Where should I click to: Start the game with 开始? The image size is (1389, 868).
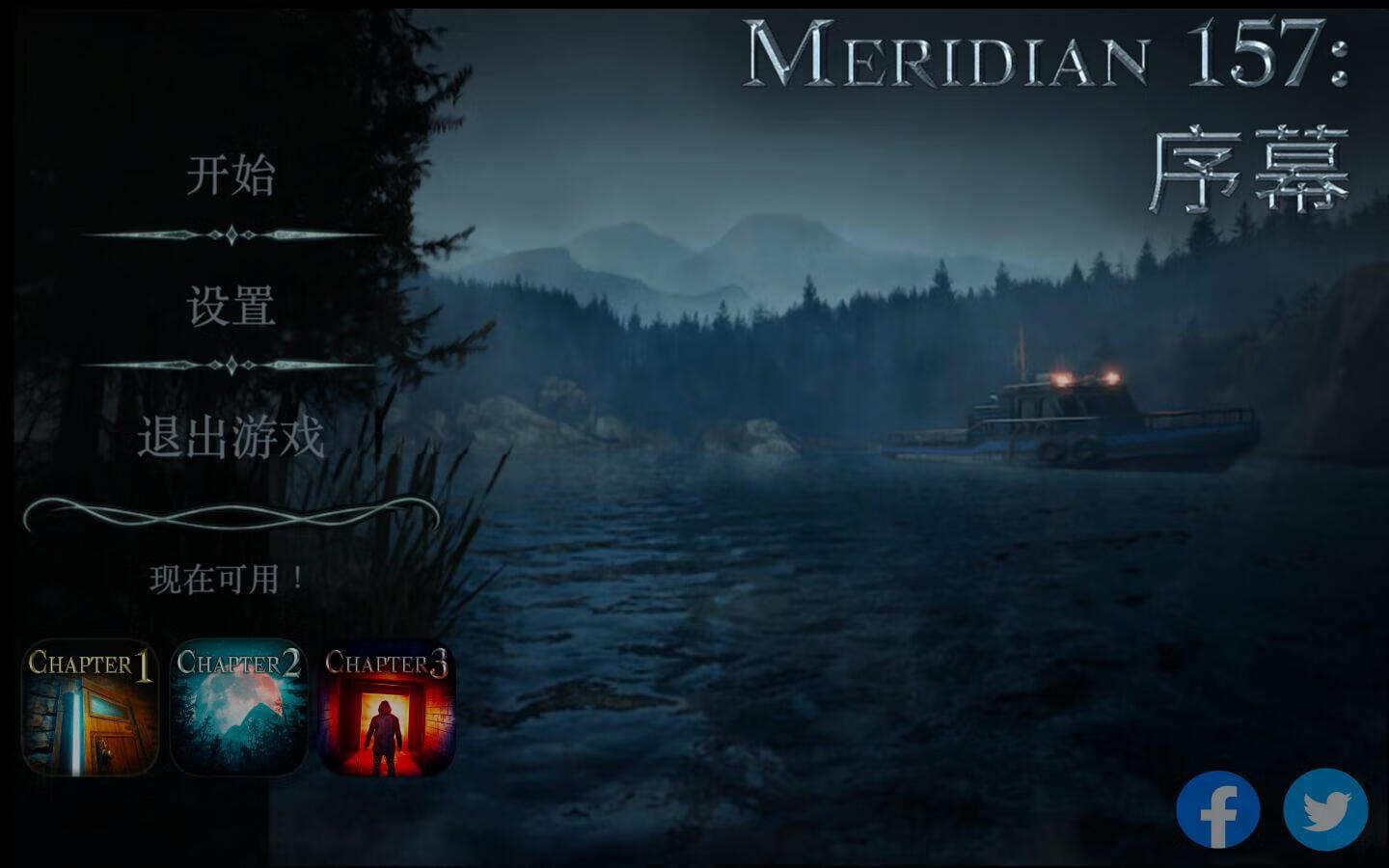coord(231,176)
